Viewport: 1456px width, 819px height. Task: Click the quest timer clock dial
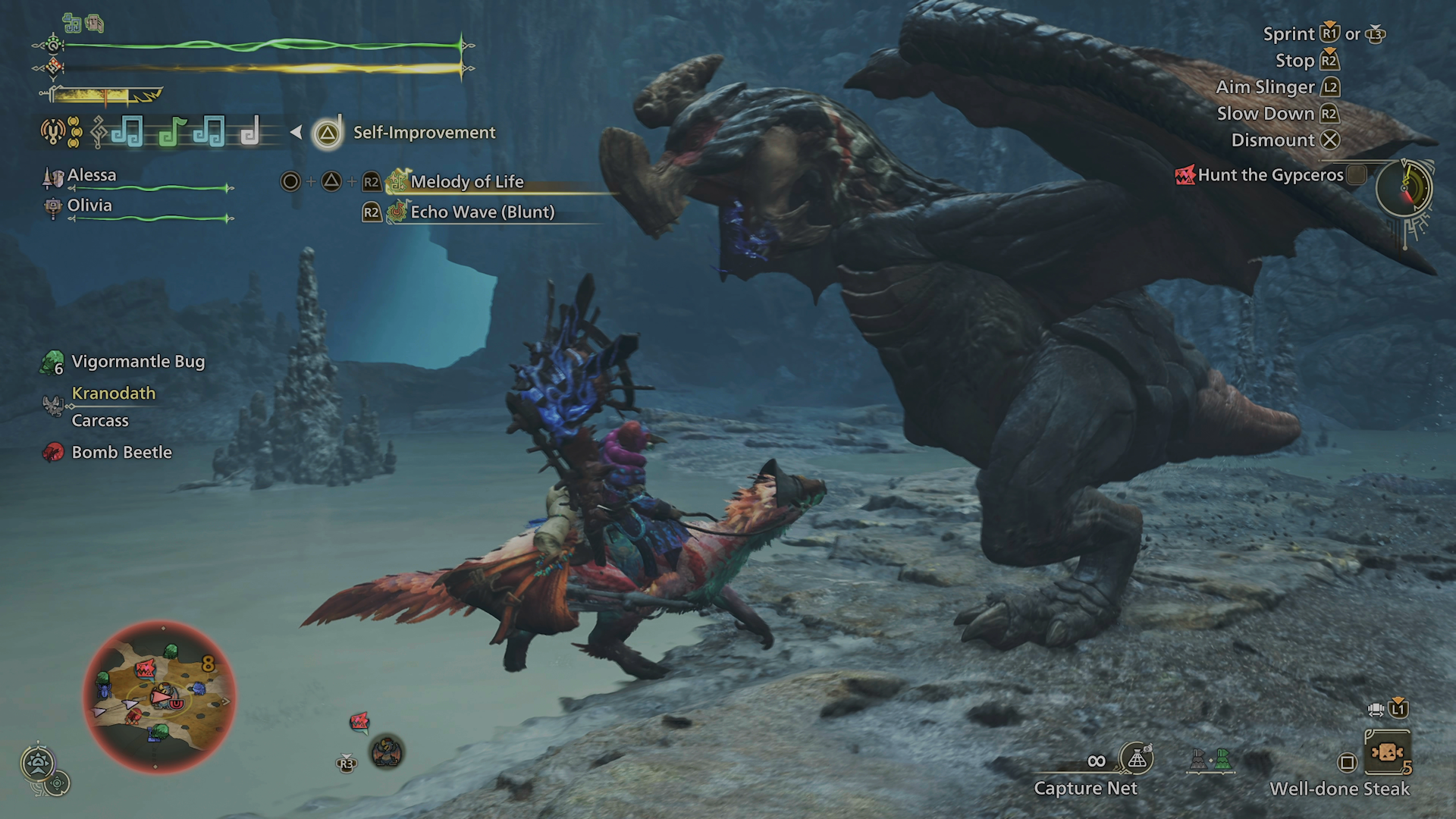click(x=1404, y=187)
